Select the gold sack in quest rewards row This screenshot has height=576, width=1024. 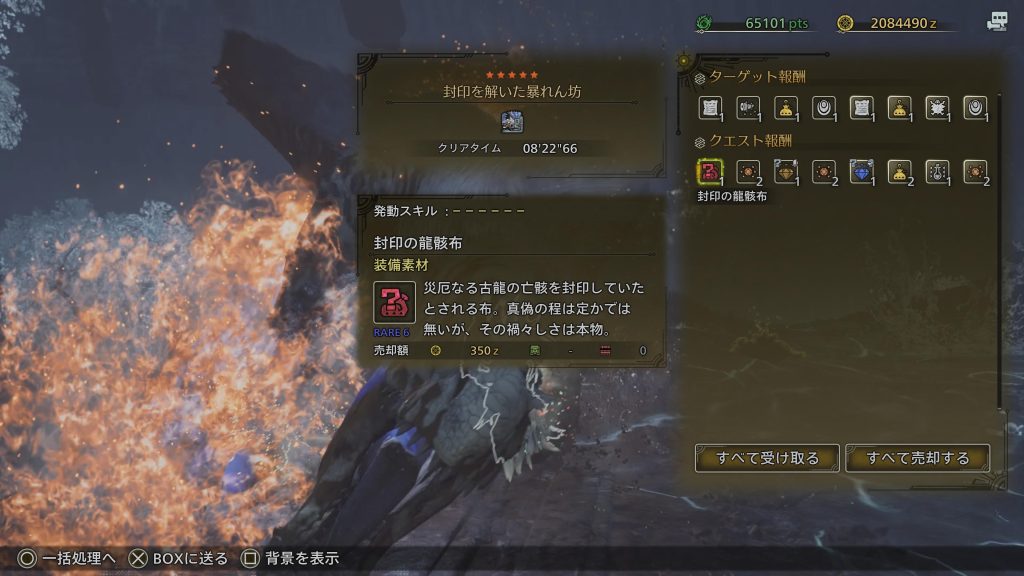899,172
